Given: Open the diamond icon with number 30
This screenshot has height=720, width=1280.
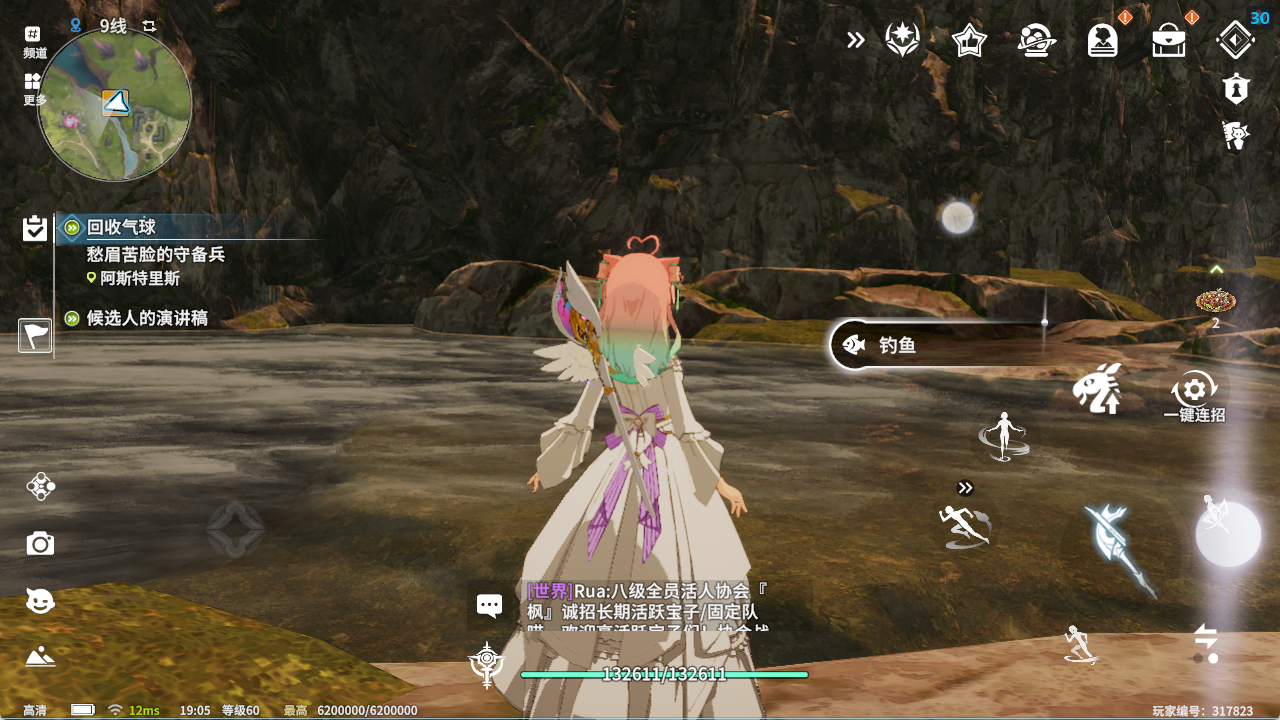Looking at the screenshot, I should 1235,40.
